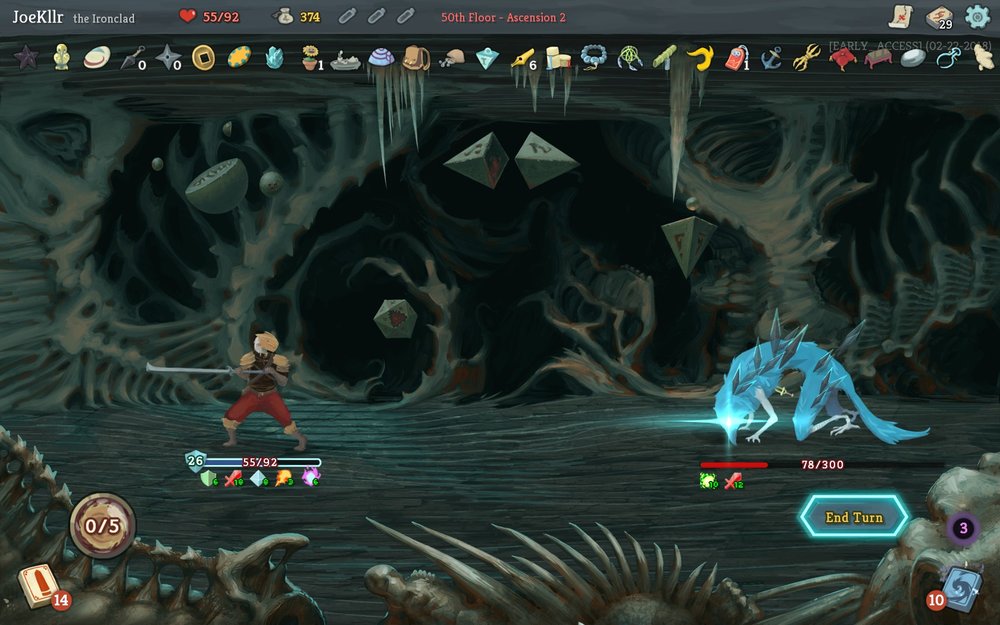The image size is (1000, 625).
Task: Open the map scroll
Action: pos(900,17)
